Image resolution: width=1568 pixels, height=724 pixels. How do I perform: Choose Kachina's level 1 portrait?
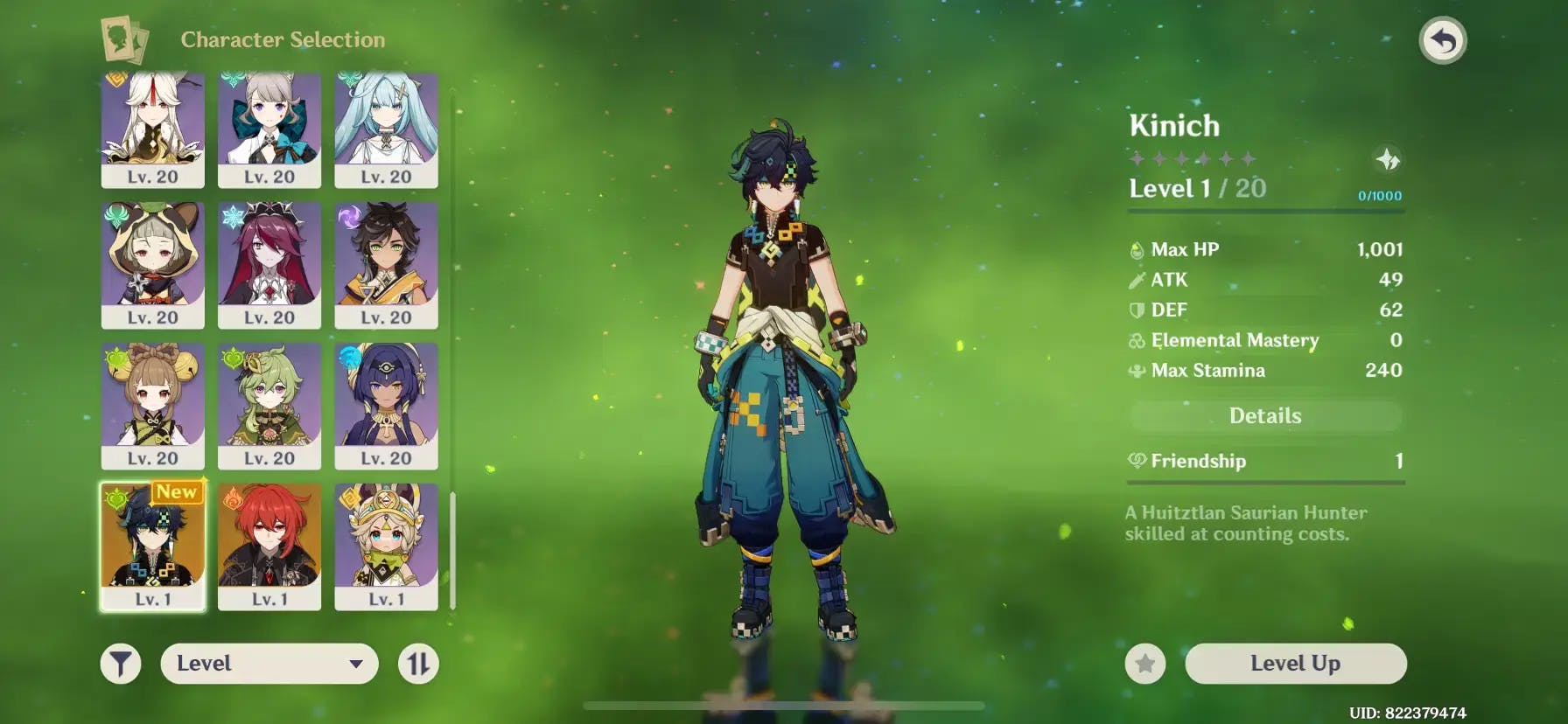(x=386, y=546)
